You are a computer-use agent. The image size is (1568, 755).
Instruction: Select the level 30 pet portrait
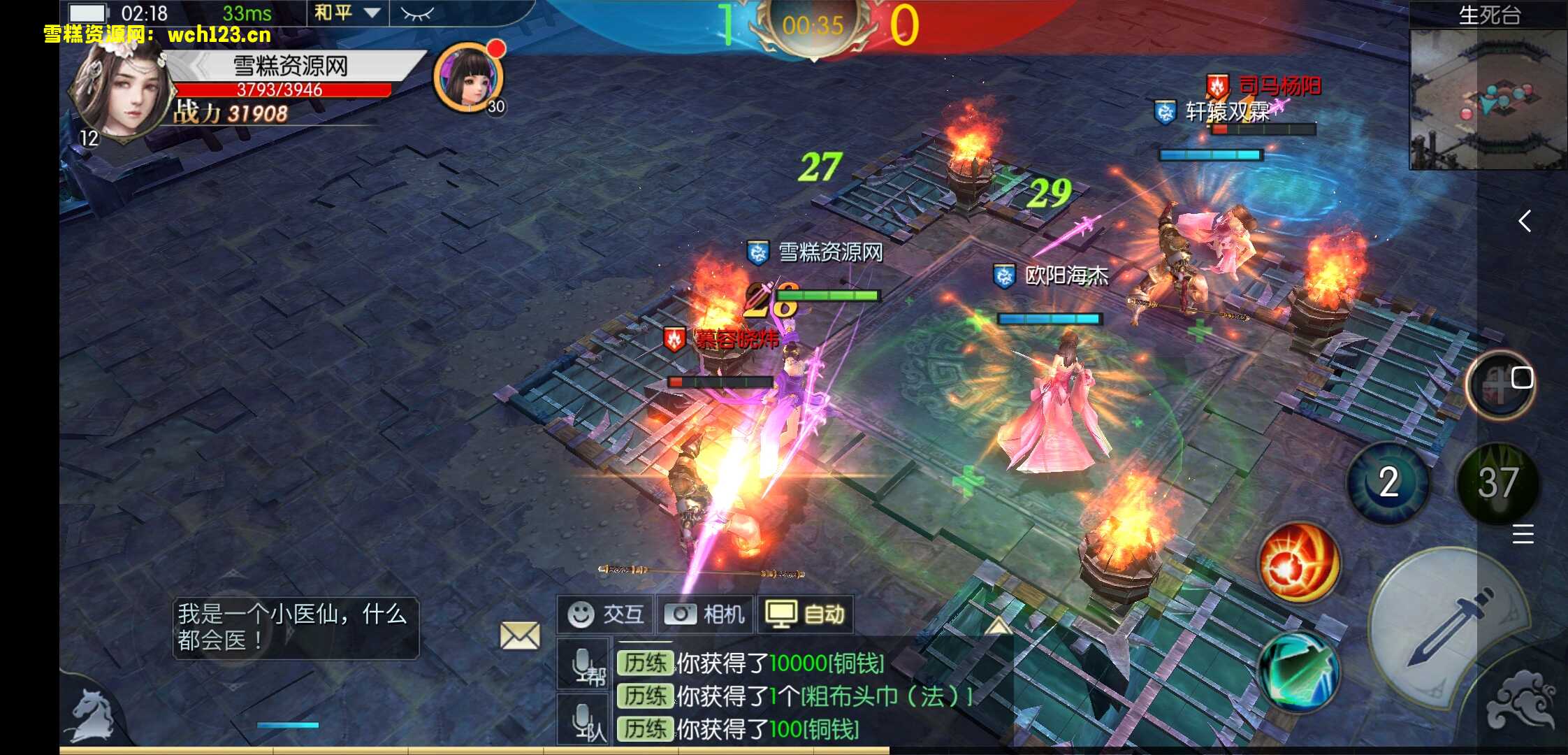pyautogui.click(x=468, y=78)
